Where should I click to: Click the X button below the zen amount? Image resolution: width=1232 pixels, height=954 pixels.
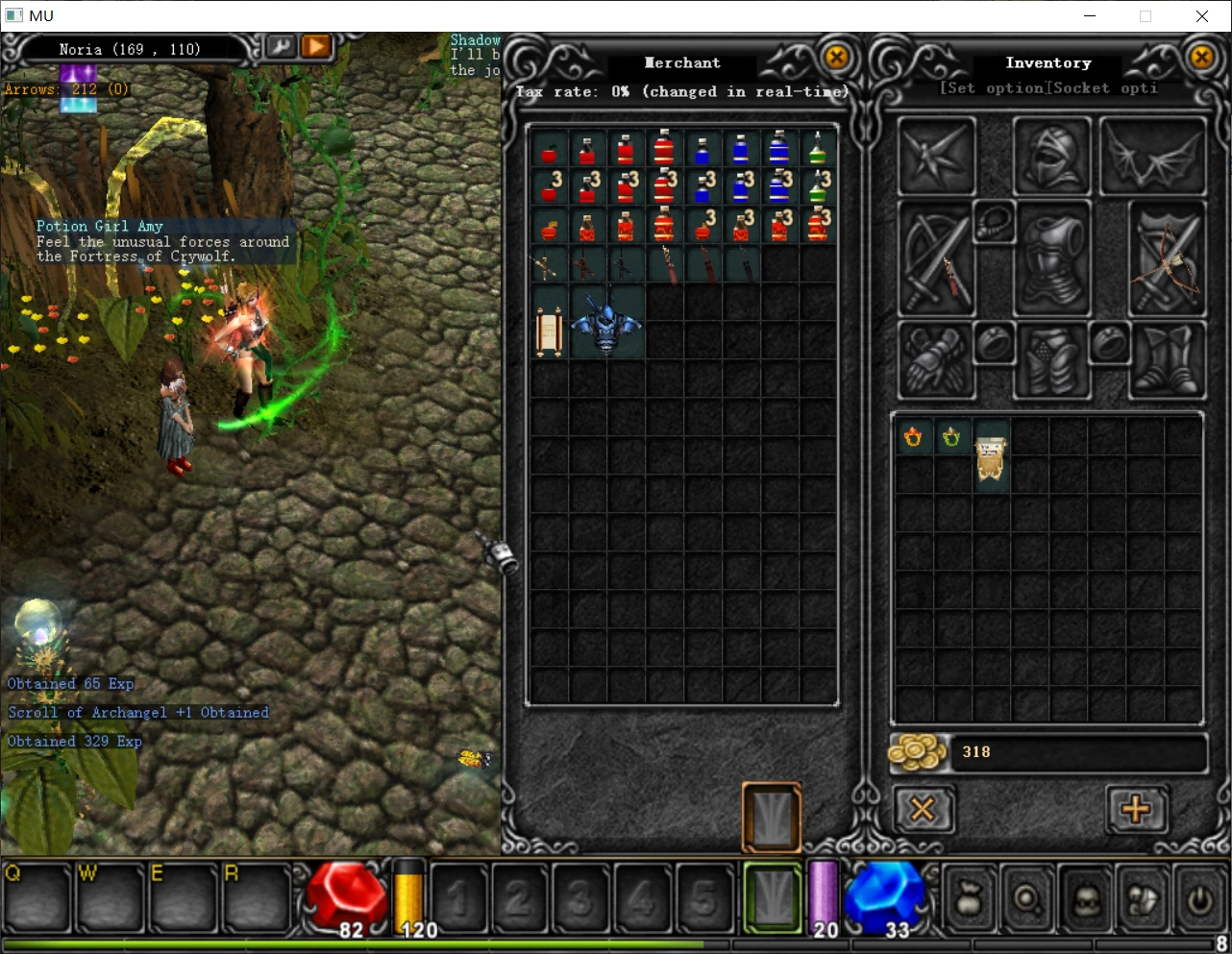click(923, 809)
